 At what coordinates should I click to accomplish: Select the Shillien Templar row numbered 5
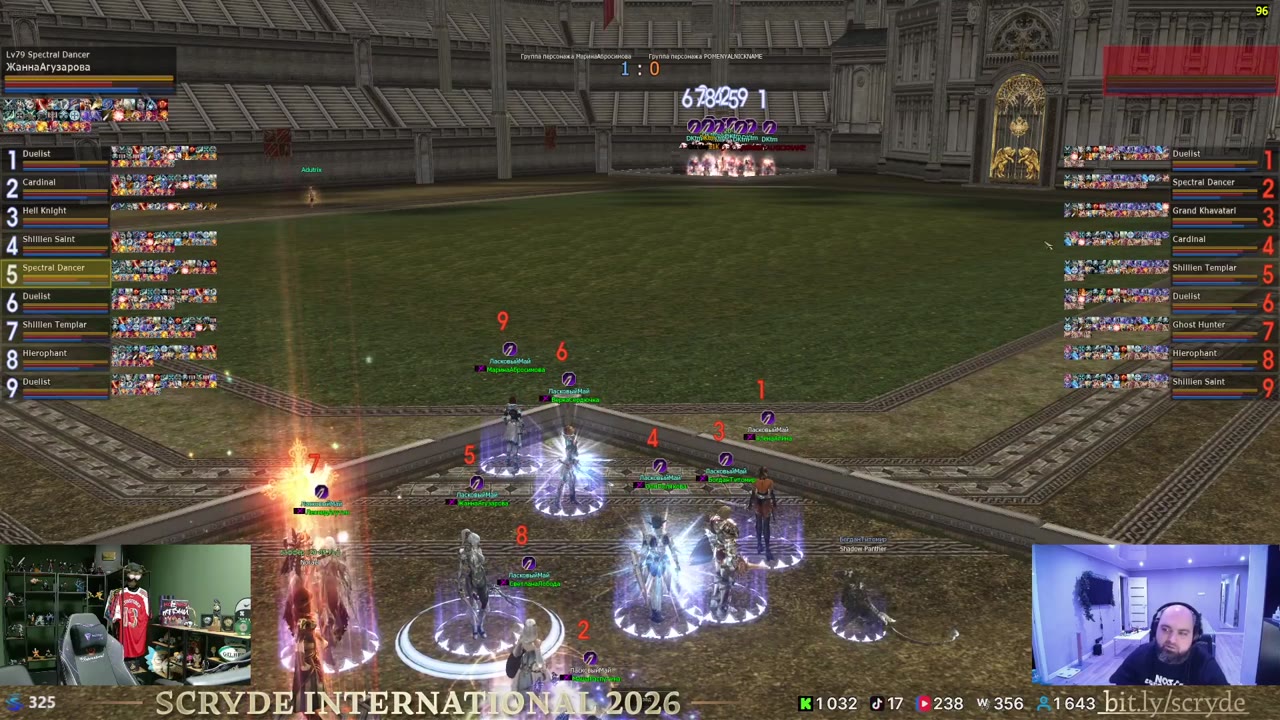tap(1214, 269)
